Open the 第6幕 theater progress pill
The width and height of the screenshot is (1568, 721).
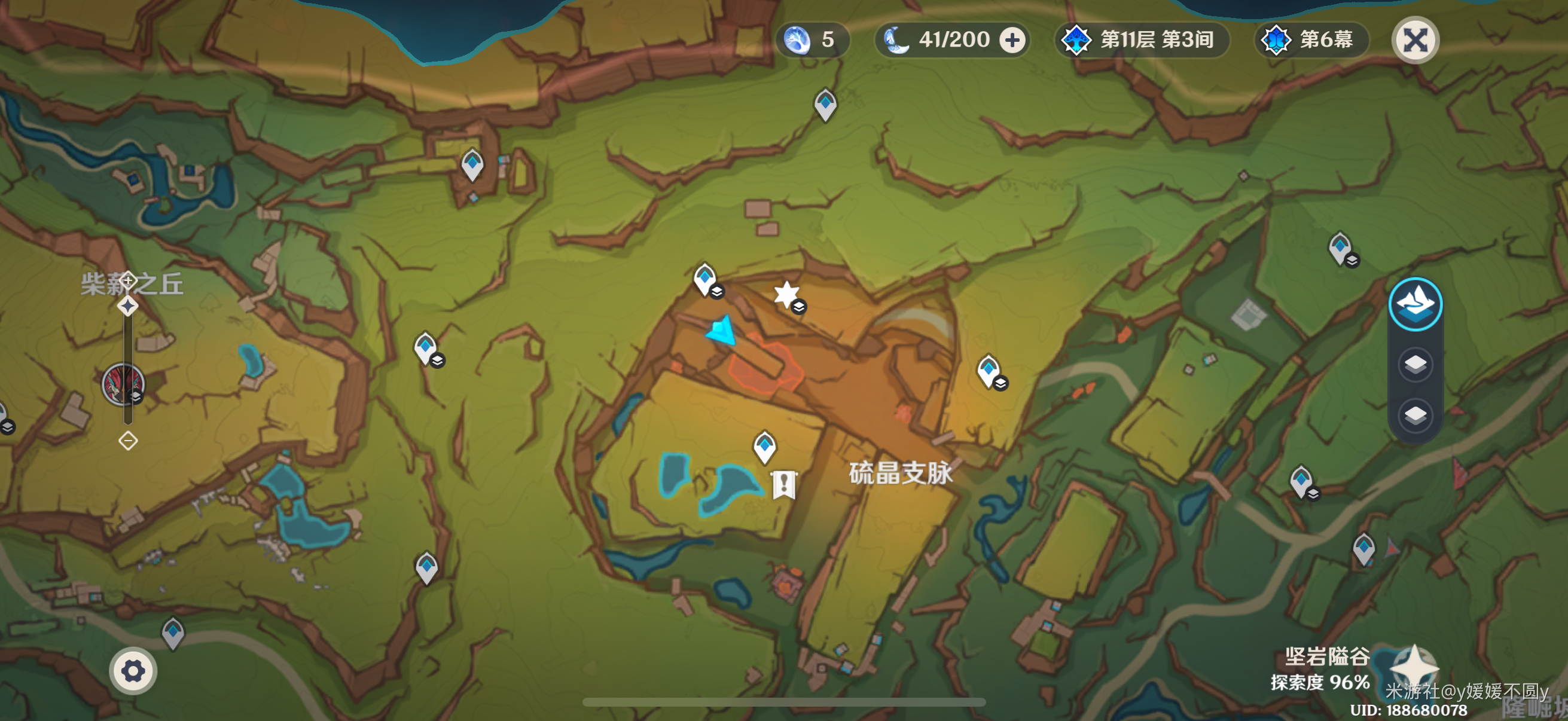click(1311, 40)
